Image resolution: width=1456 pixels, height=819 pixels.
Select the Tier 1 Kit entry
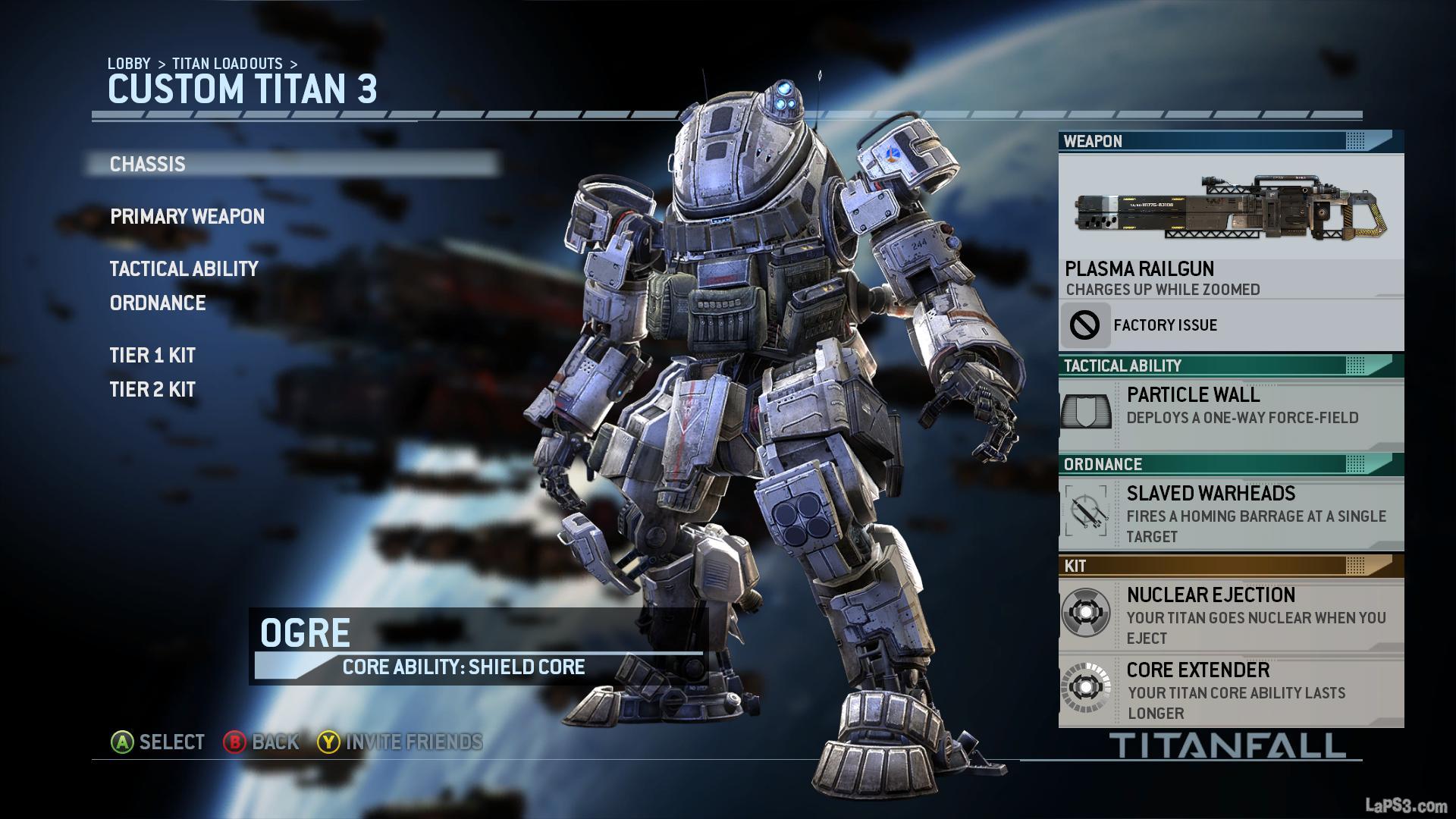pyautogui.click(x=152, y=356)
